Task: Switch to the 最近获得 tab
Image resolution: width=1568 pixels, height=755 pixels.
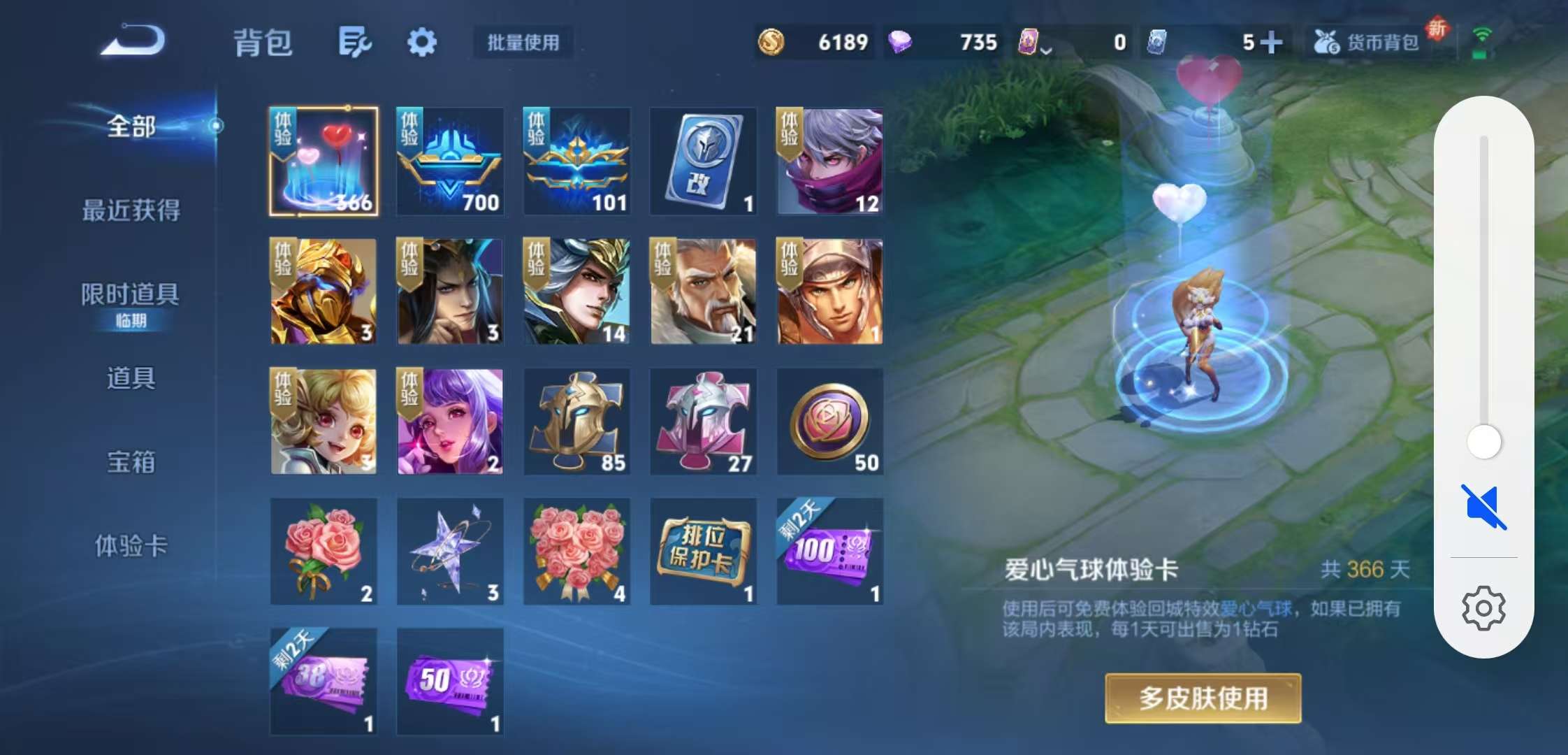Action: pyautogui.click(x=133, y=210)
